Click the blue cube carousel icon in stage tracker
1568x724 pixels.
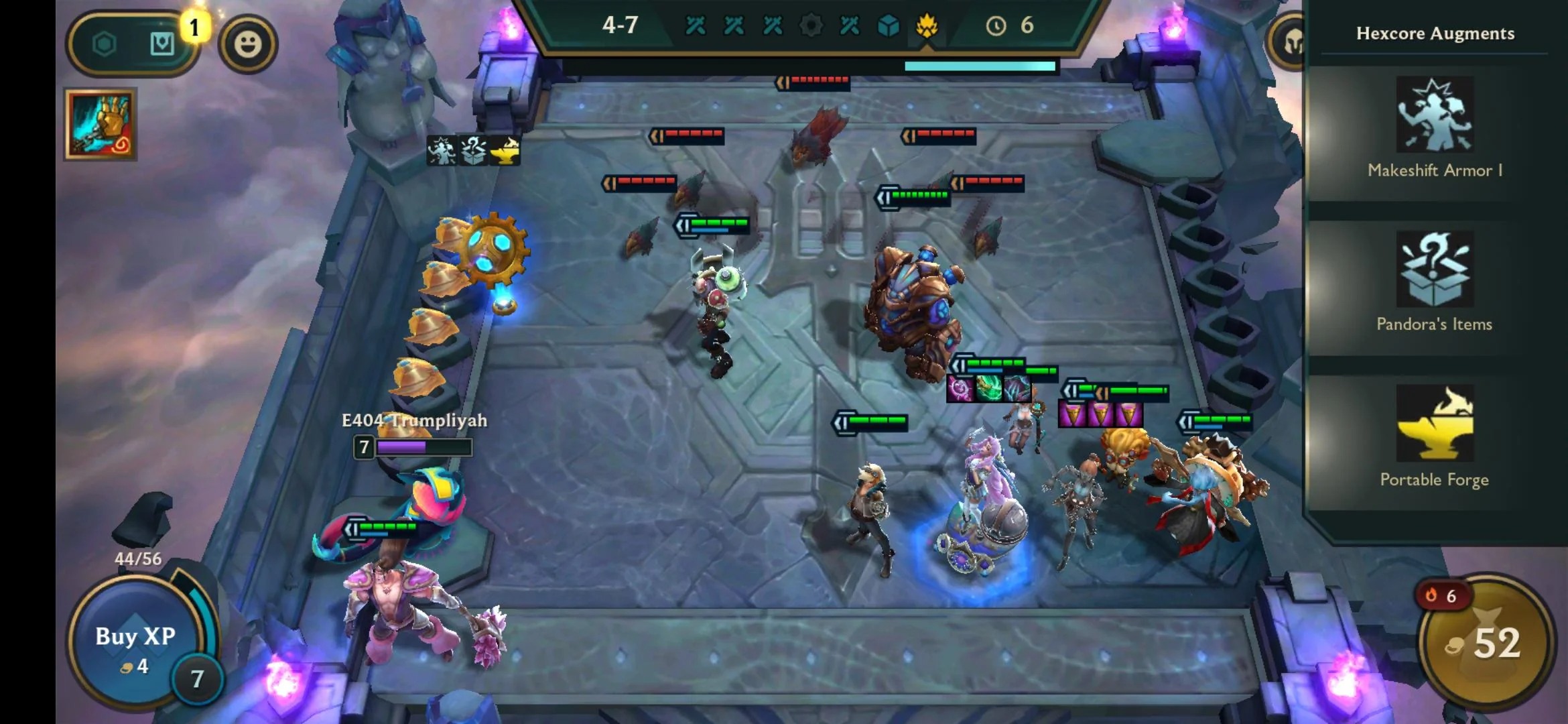click(888, 27)
